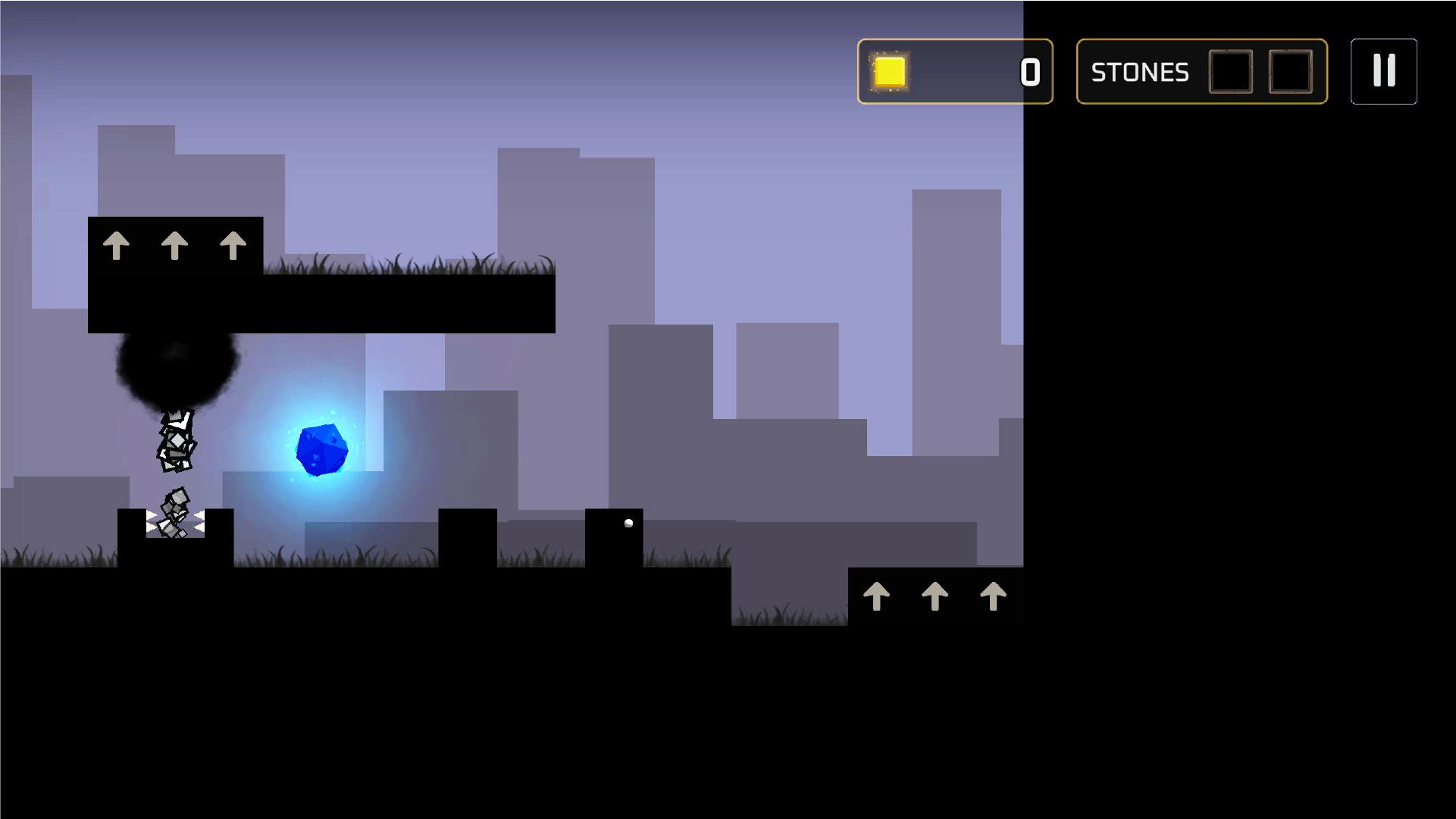Click the pause button
The image size is (1456, 819).
pyautogui.click(x=1383, y=72)
